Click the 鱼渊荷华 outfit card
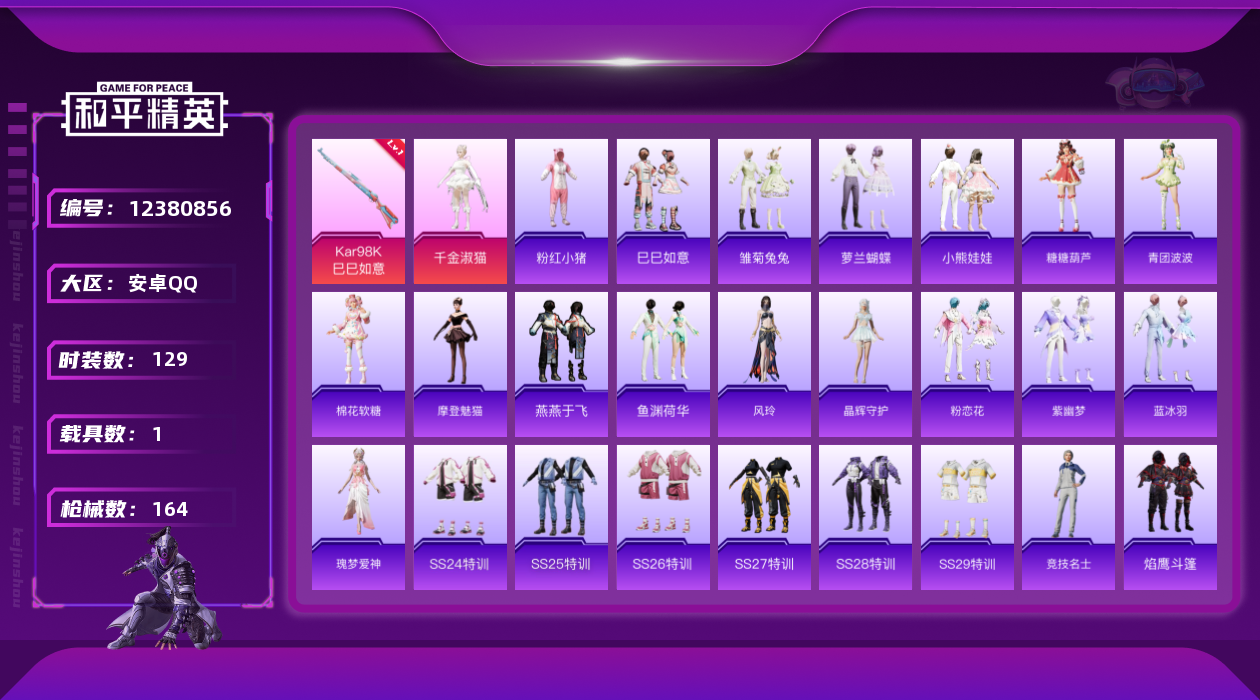The height and width of the screenshot is (700, 1260). coord(663,364)
